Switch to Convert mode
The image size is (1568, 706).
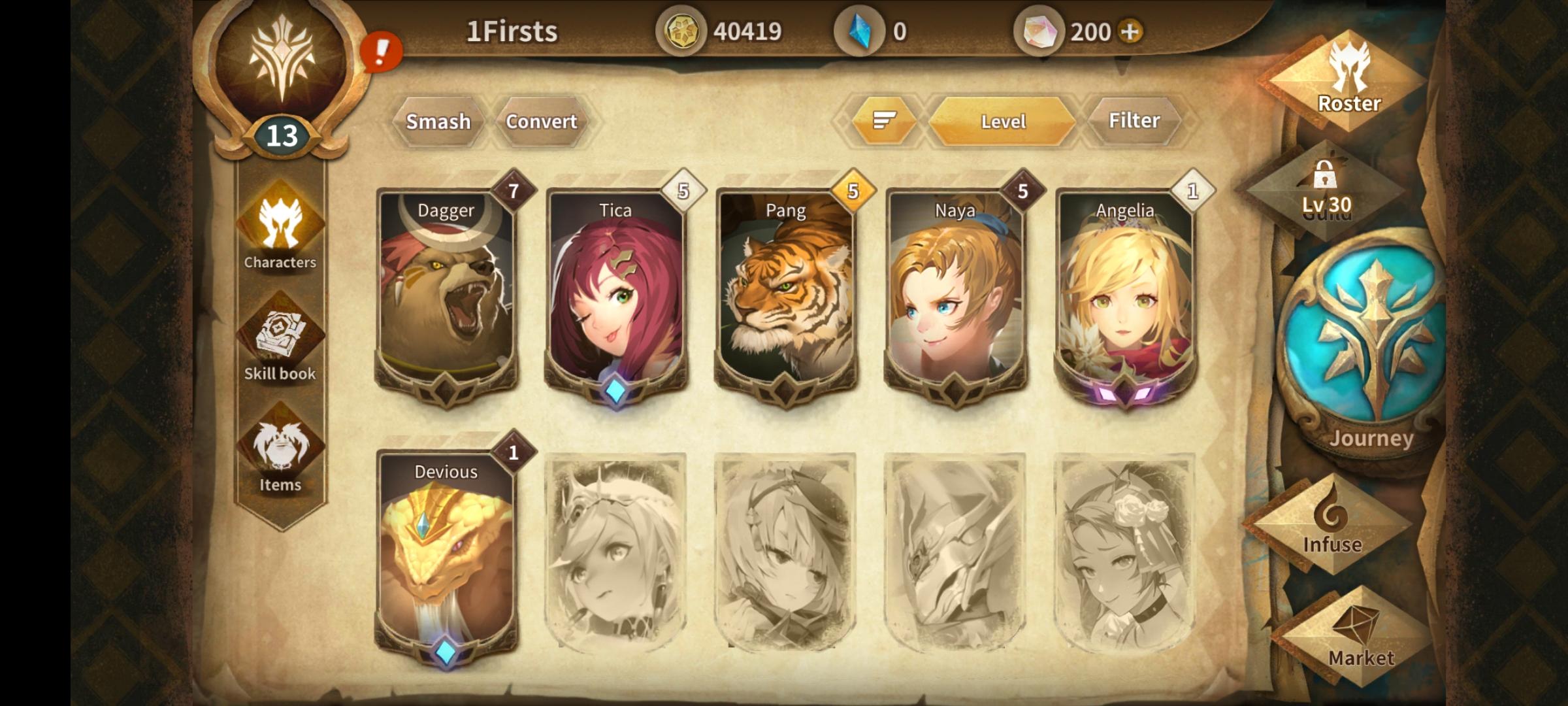click(x=541, y=121)
